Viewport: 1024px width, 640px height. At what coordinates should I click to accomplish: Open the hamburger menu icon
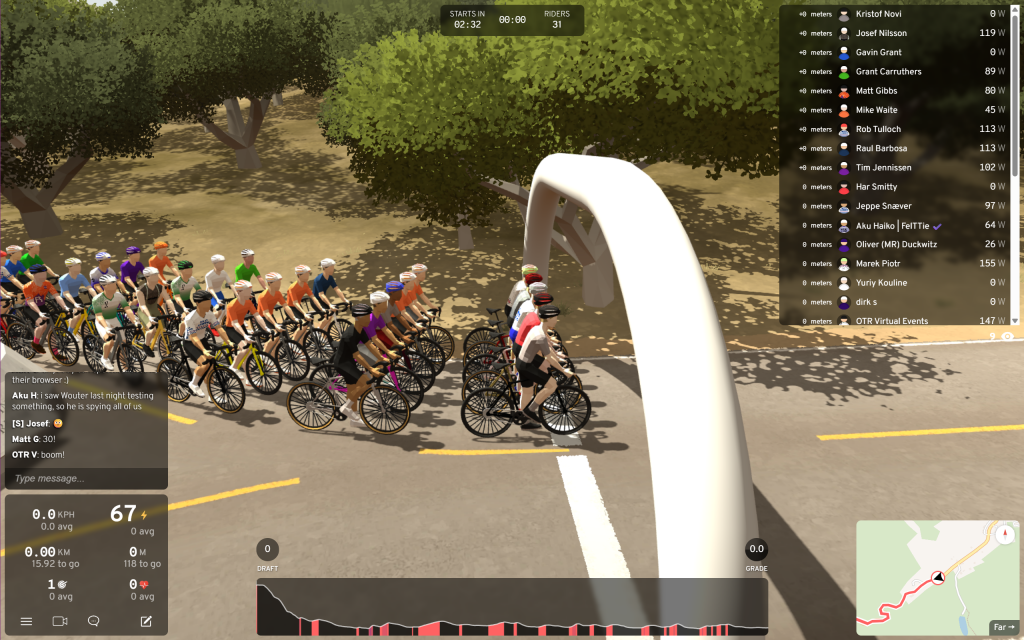point(26,621)
